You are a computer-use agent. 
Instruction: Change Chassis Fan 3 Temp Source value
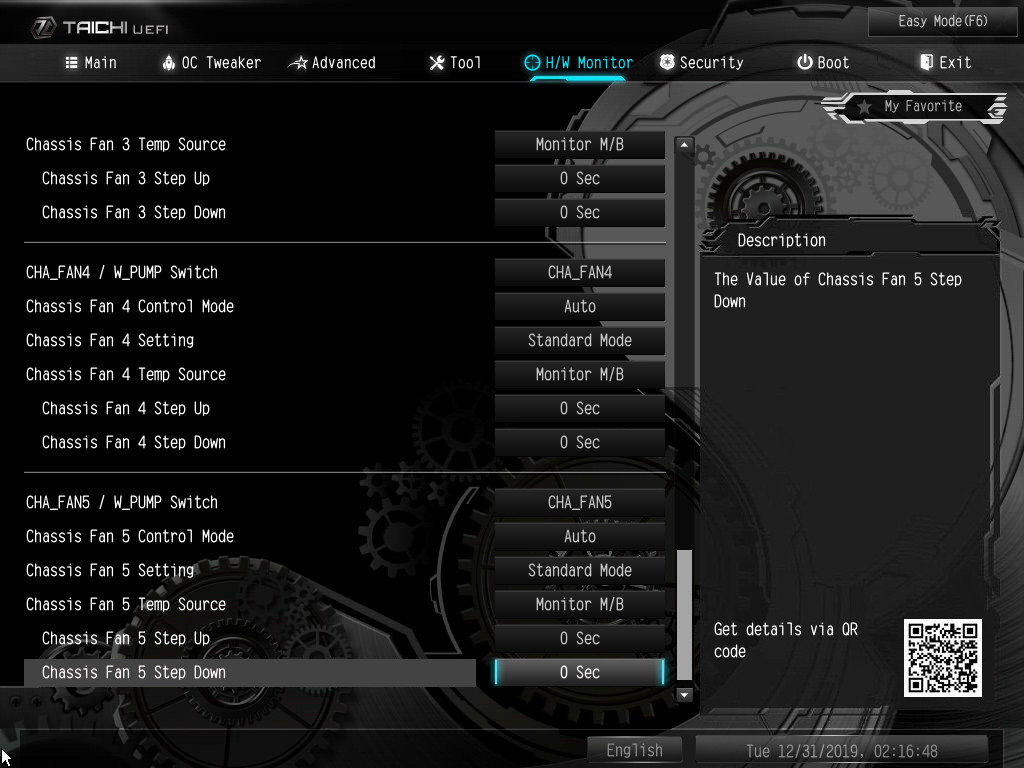tap(580, 144)
